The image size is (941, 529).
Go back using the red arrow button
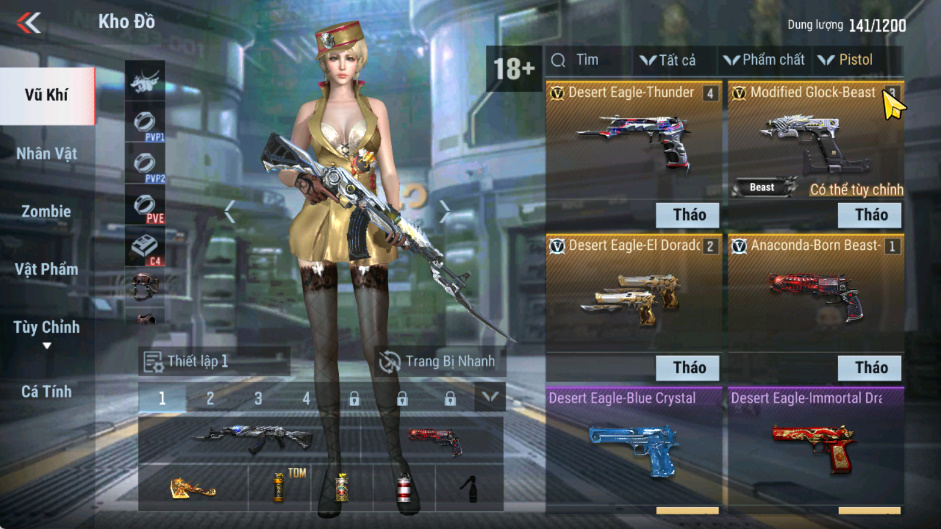pos(29,22)
